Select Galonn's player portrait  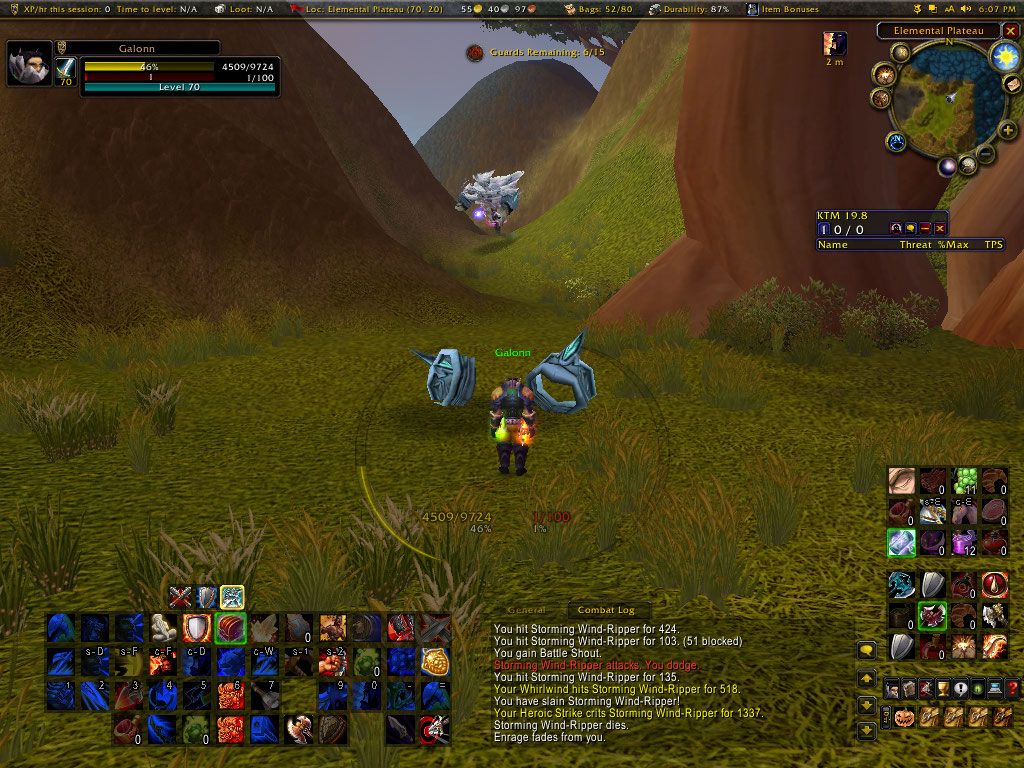30,64
